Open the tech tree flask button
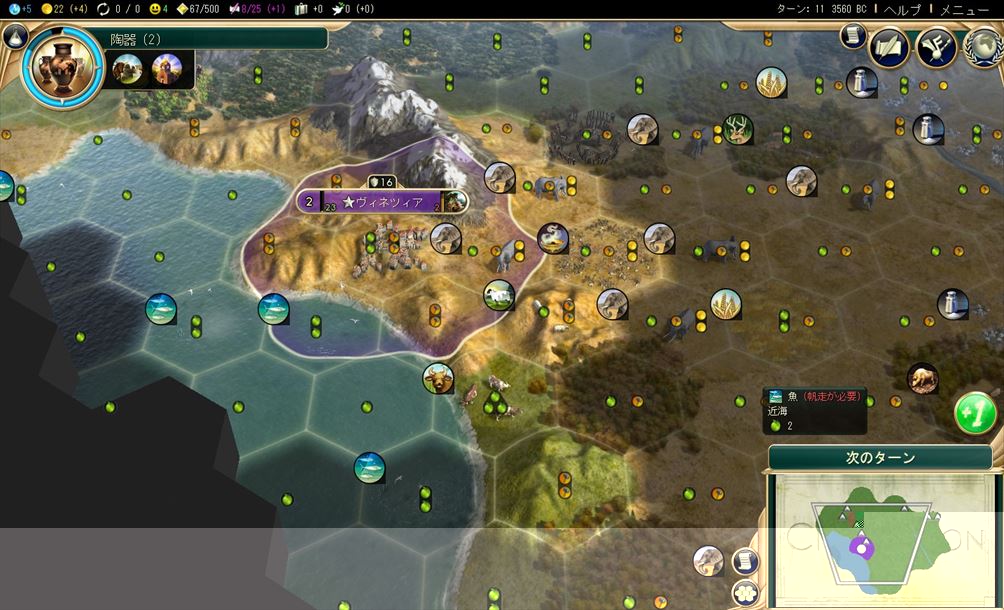The width and height of the screenshot is (1004, 610). pos(14,37)
